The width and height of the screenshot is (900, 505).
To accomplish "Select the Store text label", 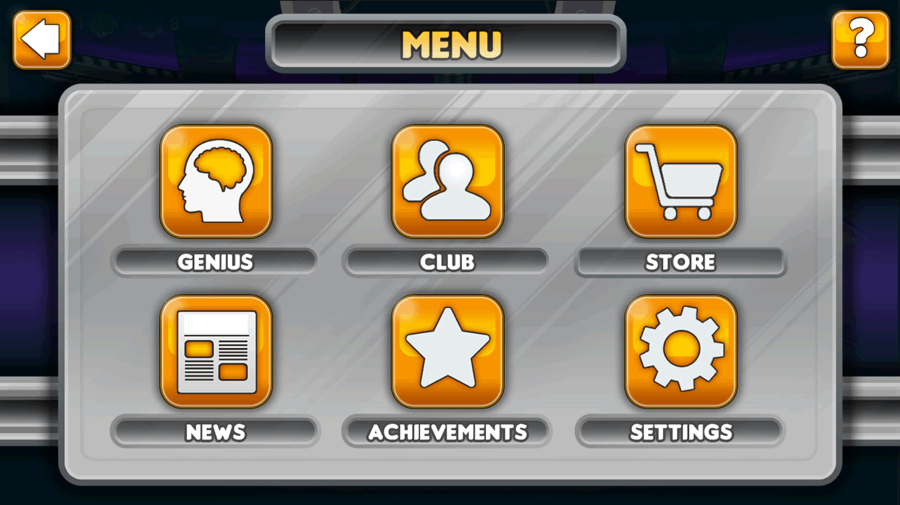I will [x=680, y=262].
